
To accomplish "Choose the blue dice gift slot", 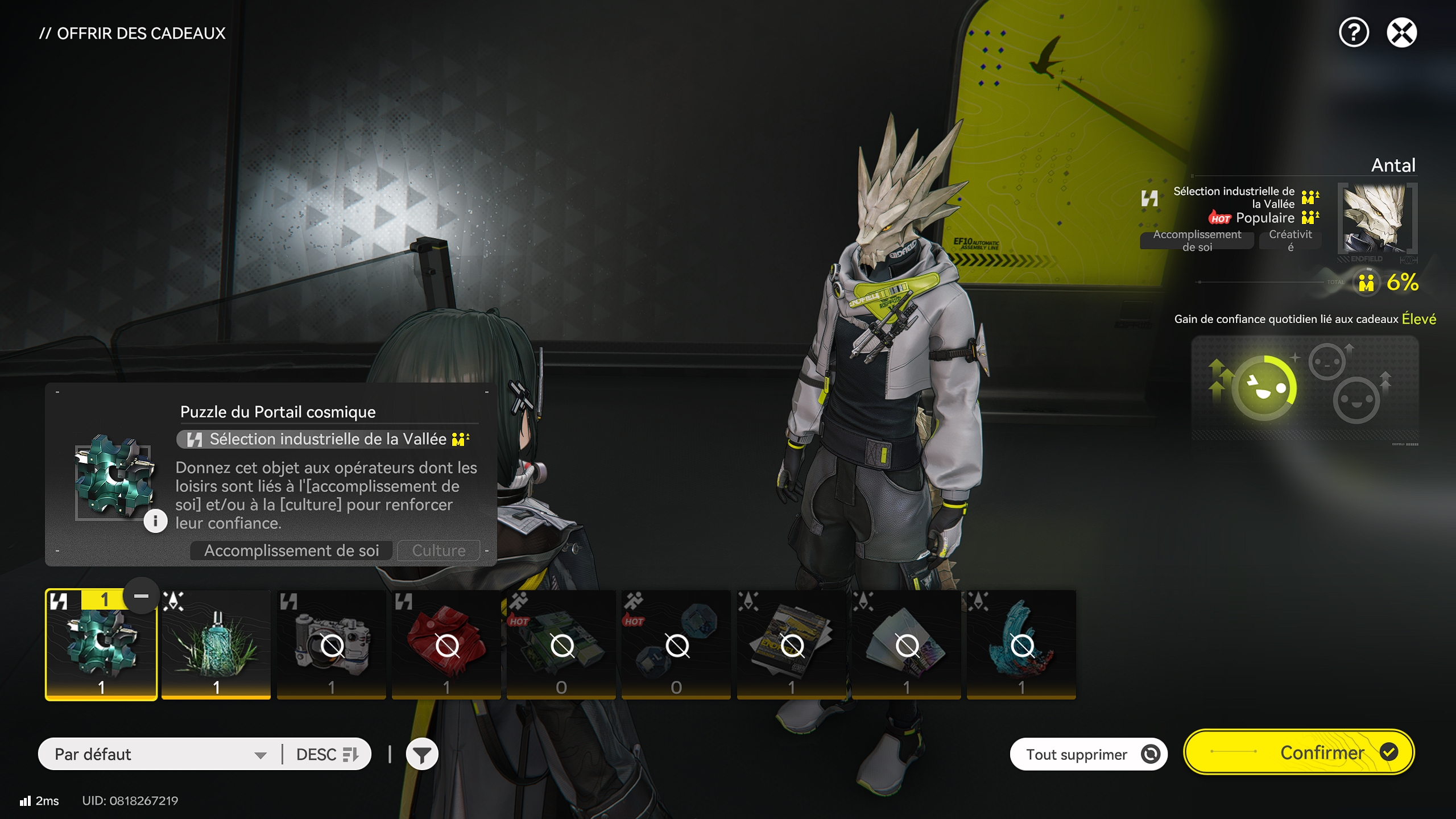I will pos(676,644).
